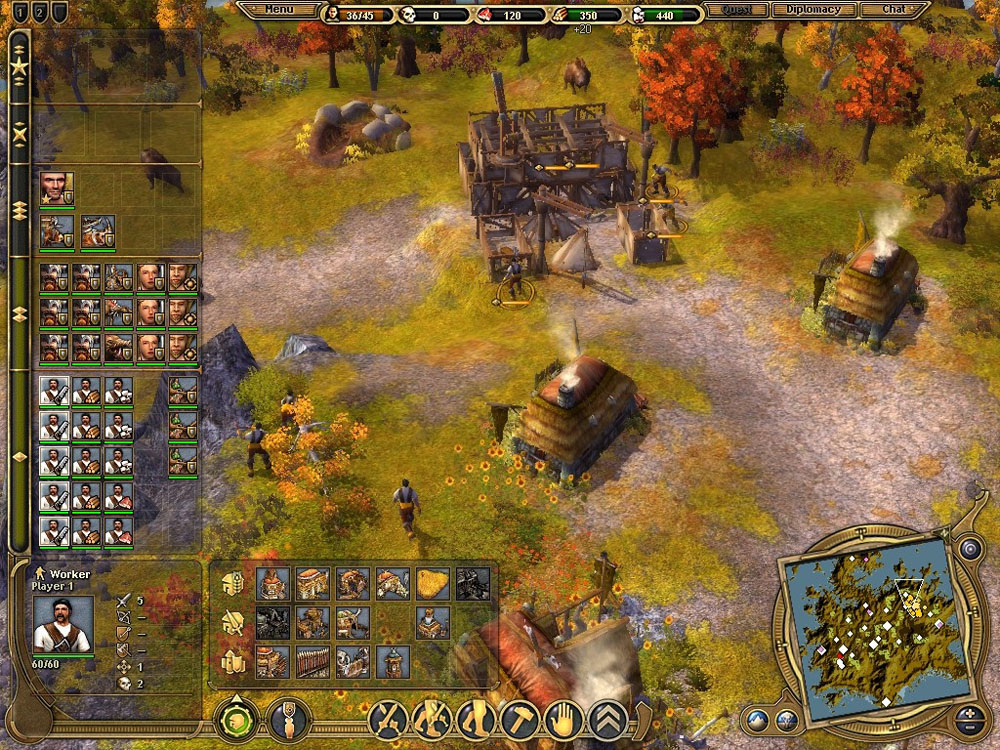The image size is (1000, 750).
Task: Zoom in with the minimap plus button
Action: tap(968, 712)
